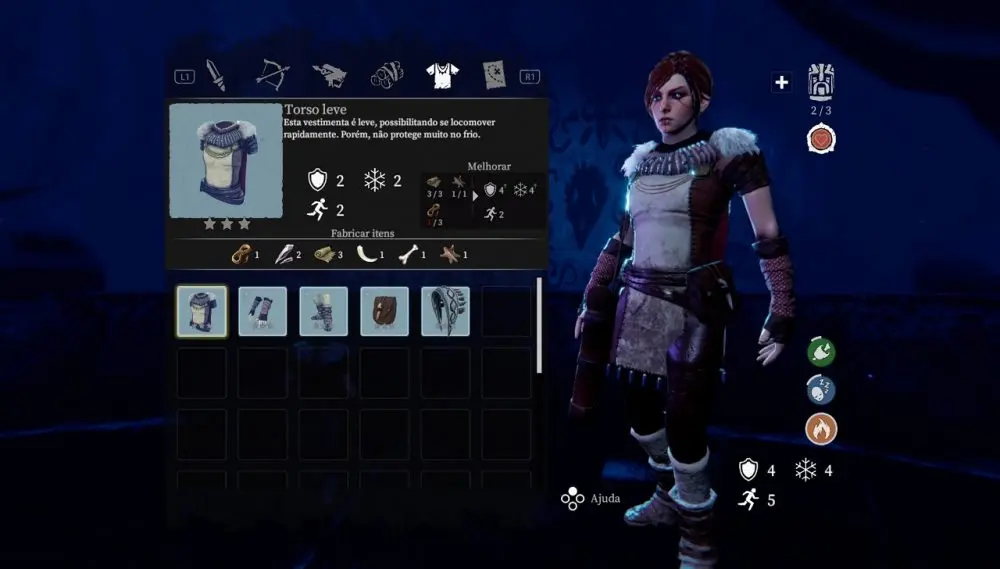Click the red heart status badge
1000x569 pixels.
pos(822,139)
